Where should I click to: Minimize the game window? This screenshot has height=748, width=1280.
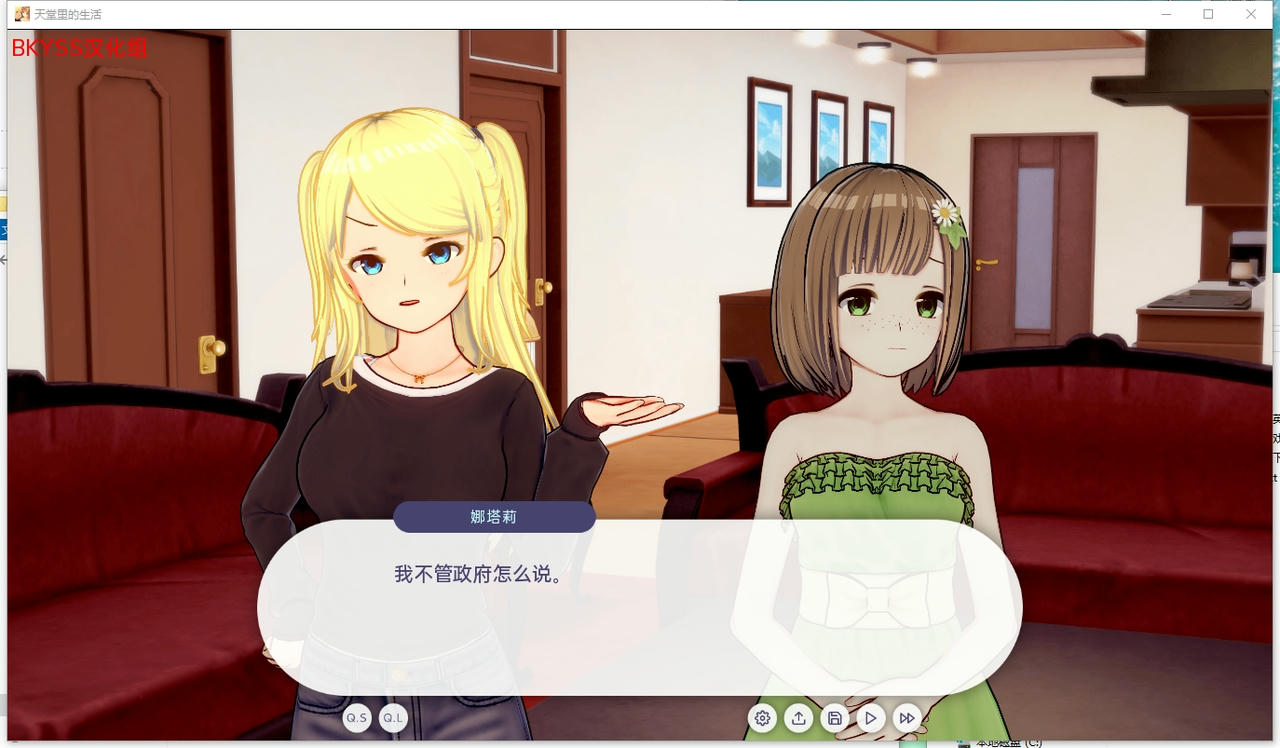point(1166,14)
